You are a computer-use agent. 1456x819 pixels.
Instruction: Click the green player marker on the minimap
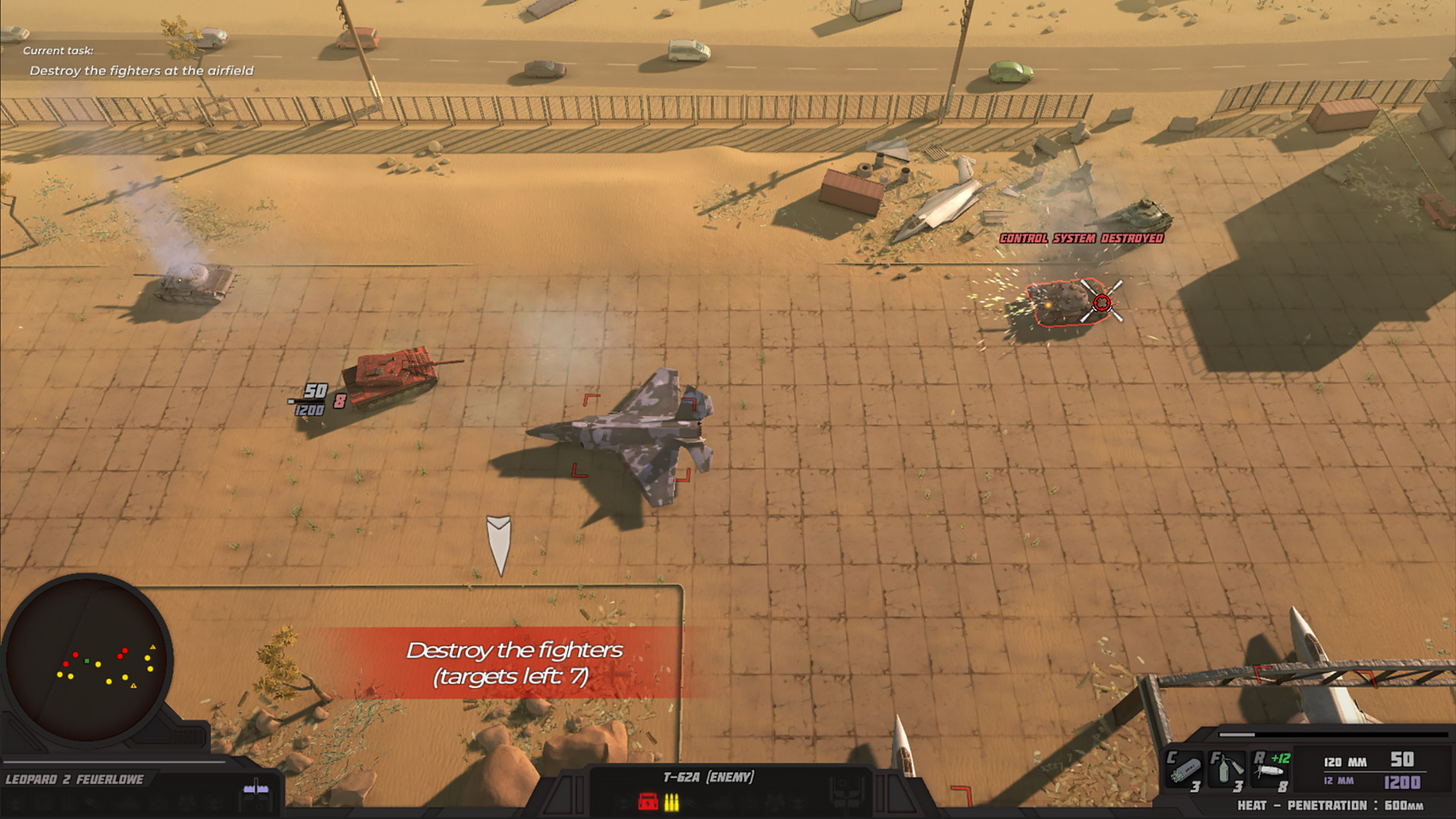click(86, 662)
